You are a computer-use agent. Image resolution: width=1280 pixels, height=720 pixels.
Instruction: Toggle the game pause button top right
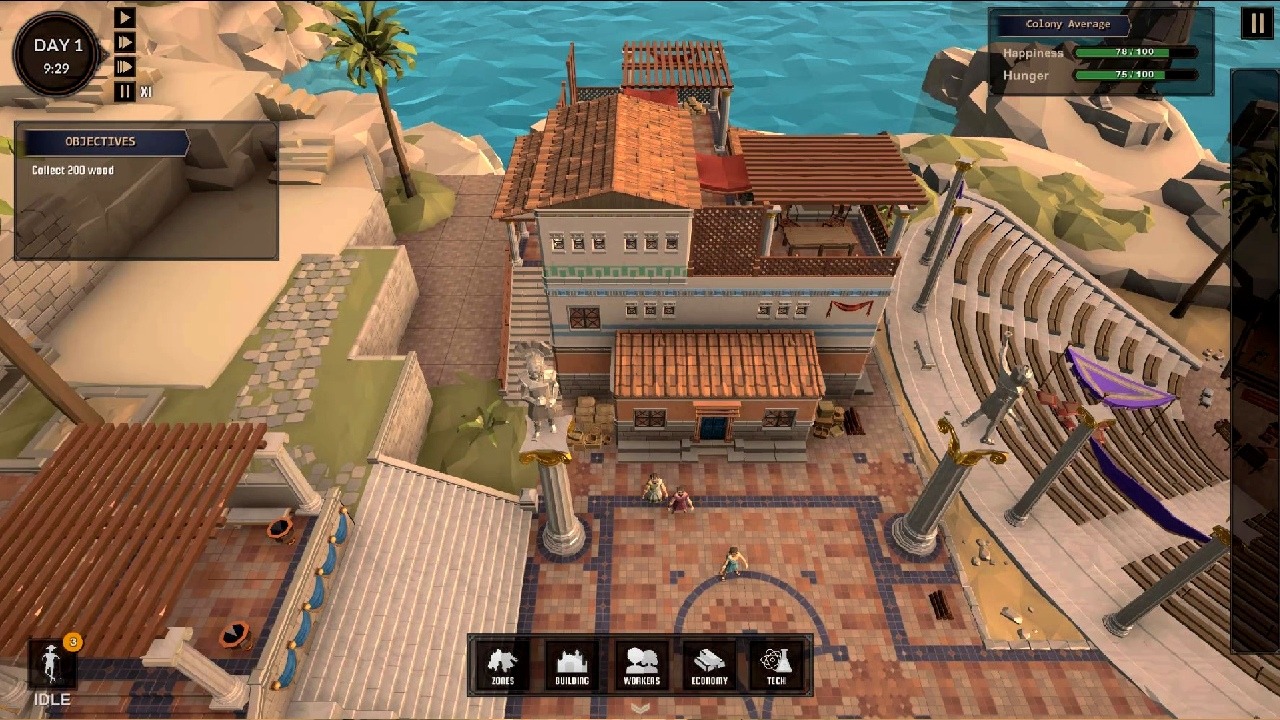pos(1256,23)
